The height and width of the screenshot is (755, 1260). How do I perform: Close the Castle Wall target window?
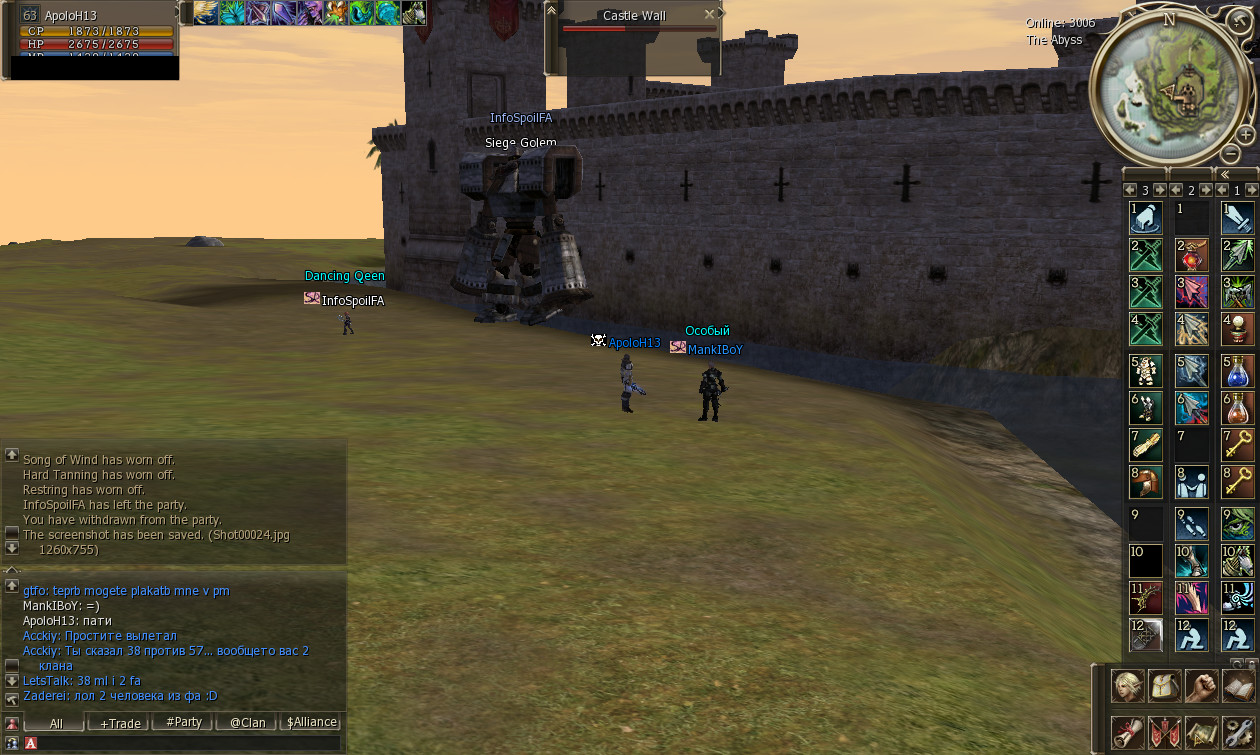[x=709, y=15]
